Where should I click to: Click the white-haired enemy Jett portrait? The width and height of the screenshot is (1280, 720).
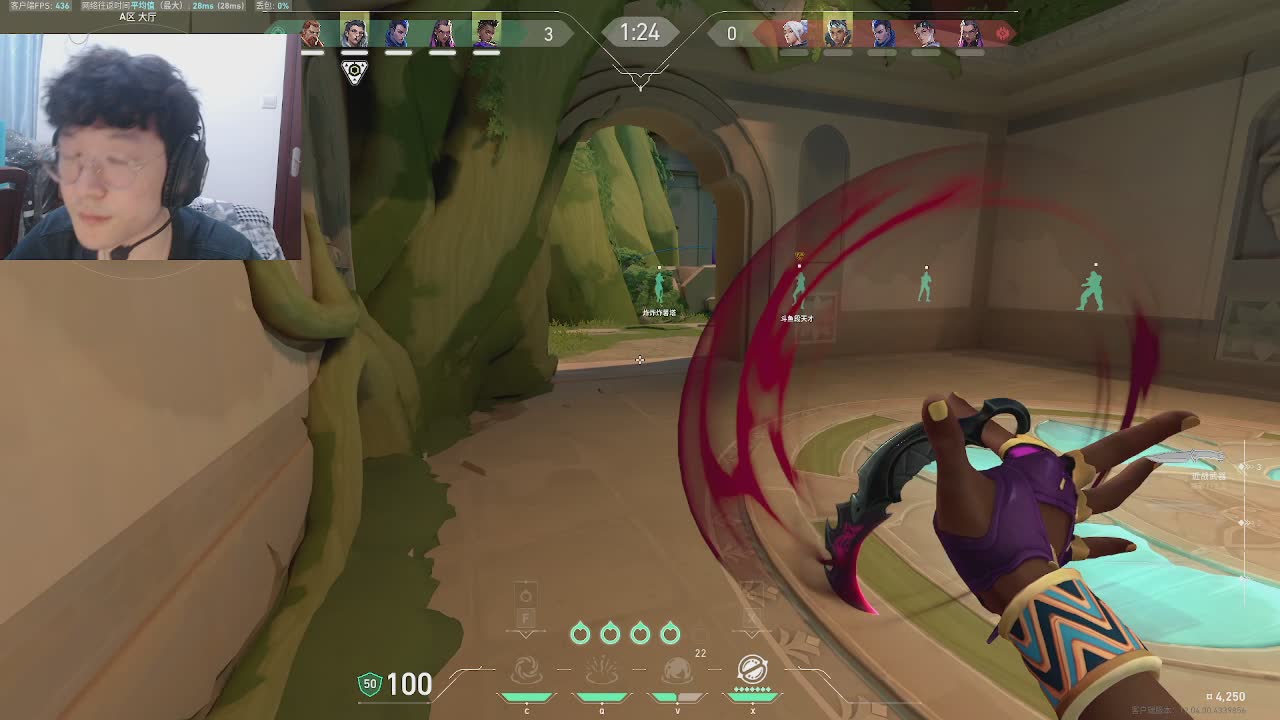795,33
